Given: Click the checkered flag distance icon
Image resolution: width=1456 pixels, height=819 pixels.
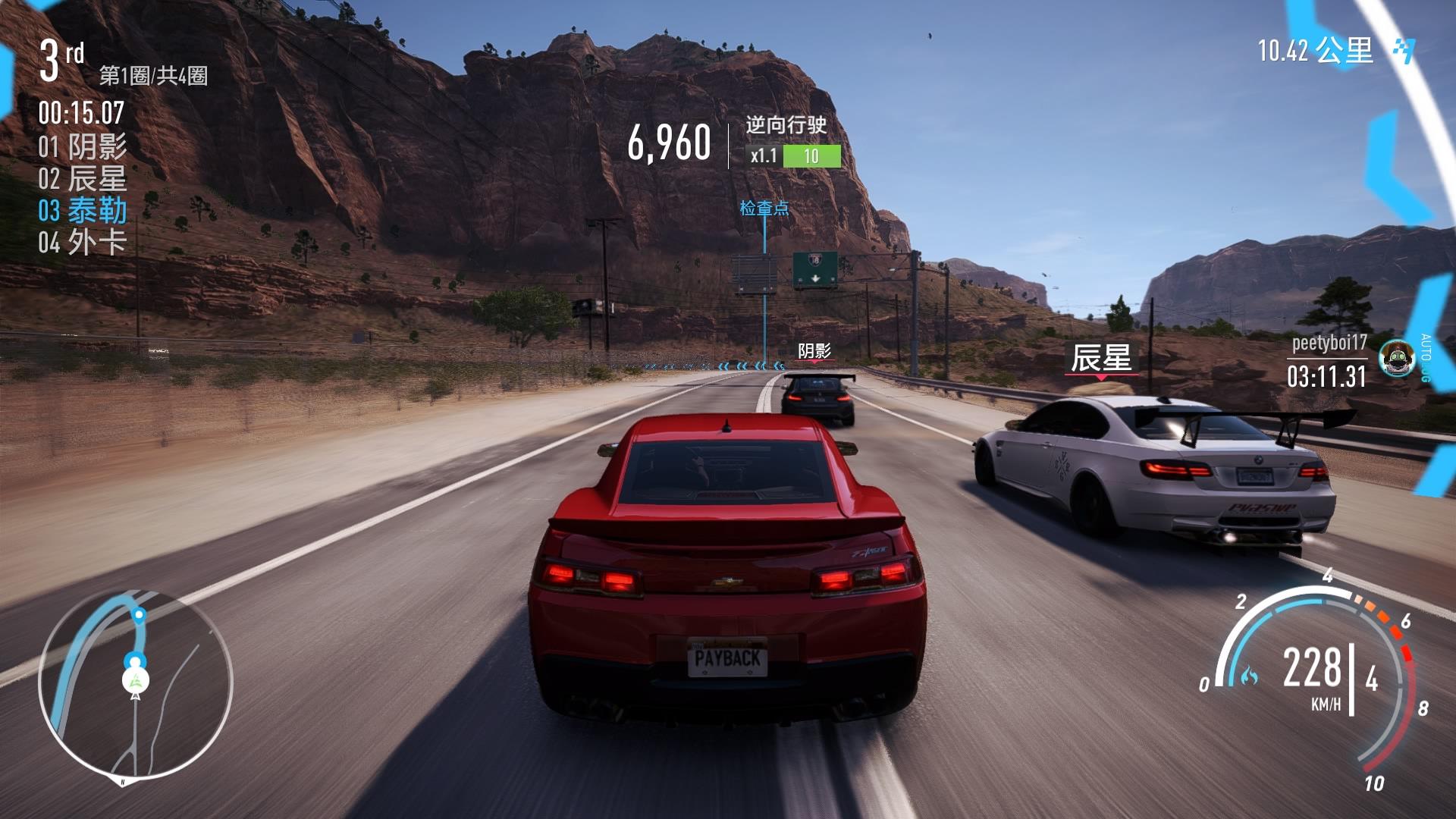Looking at the screenshot, I should click(x=1404, y=51).
